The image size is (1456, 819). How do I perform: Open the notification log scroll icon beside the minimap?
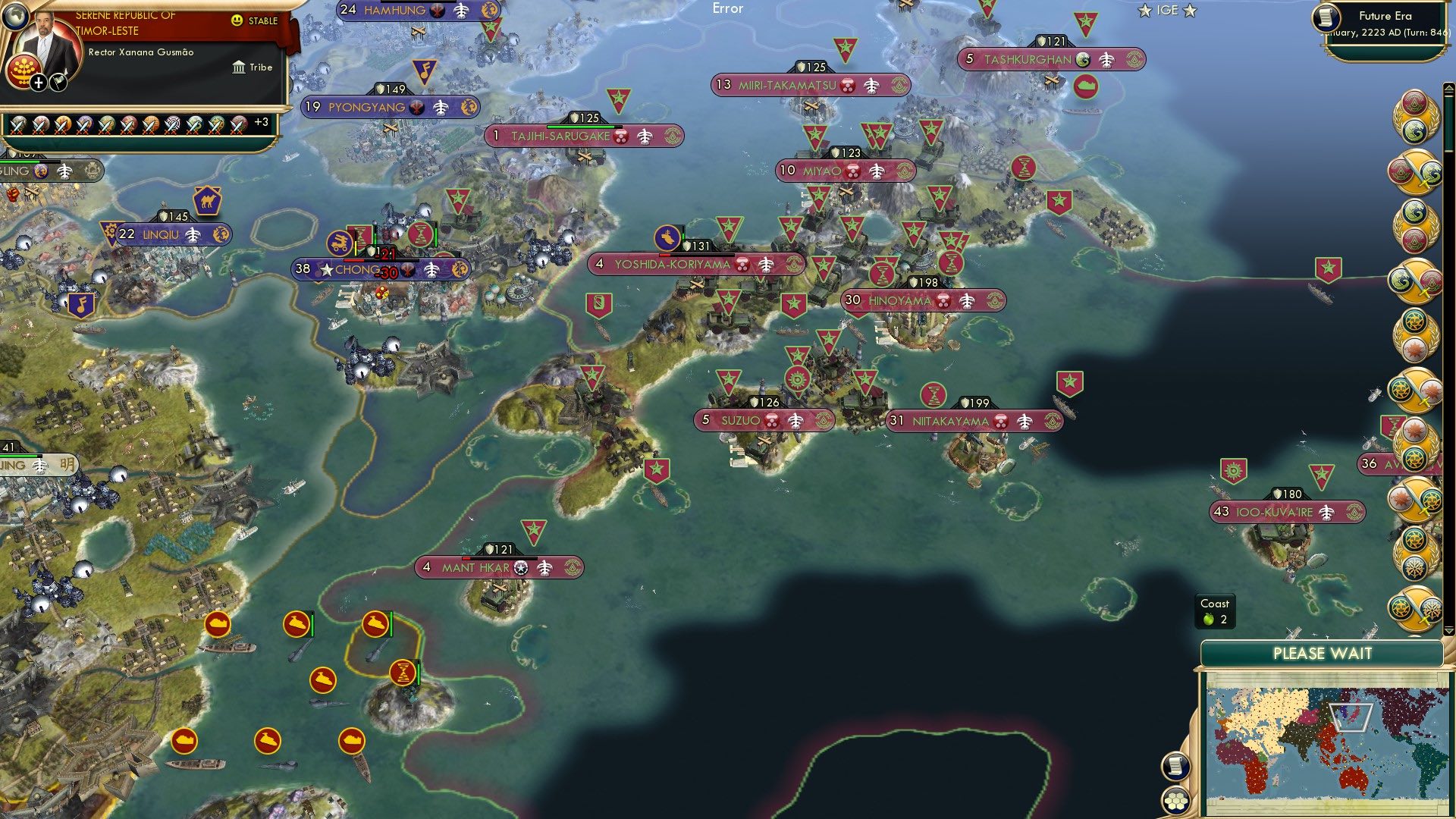(x=1176, y=767)
